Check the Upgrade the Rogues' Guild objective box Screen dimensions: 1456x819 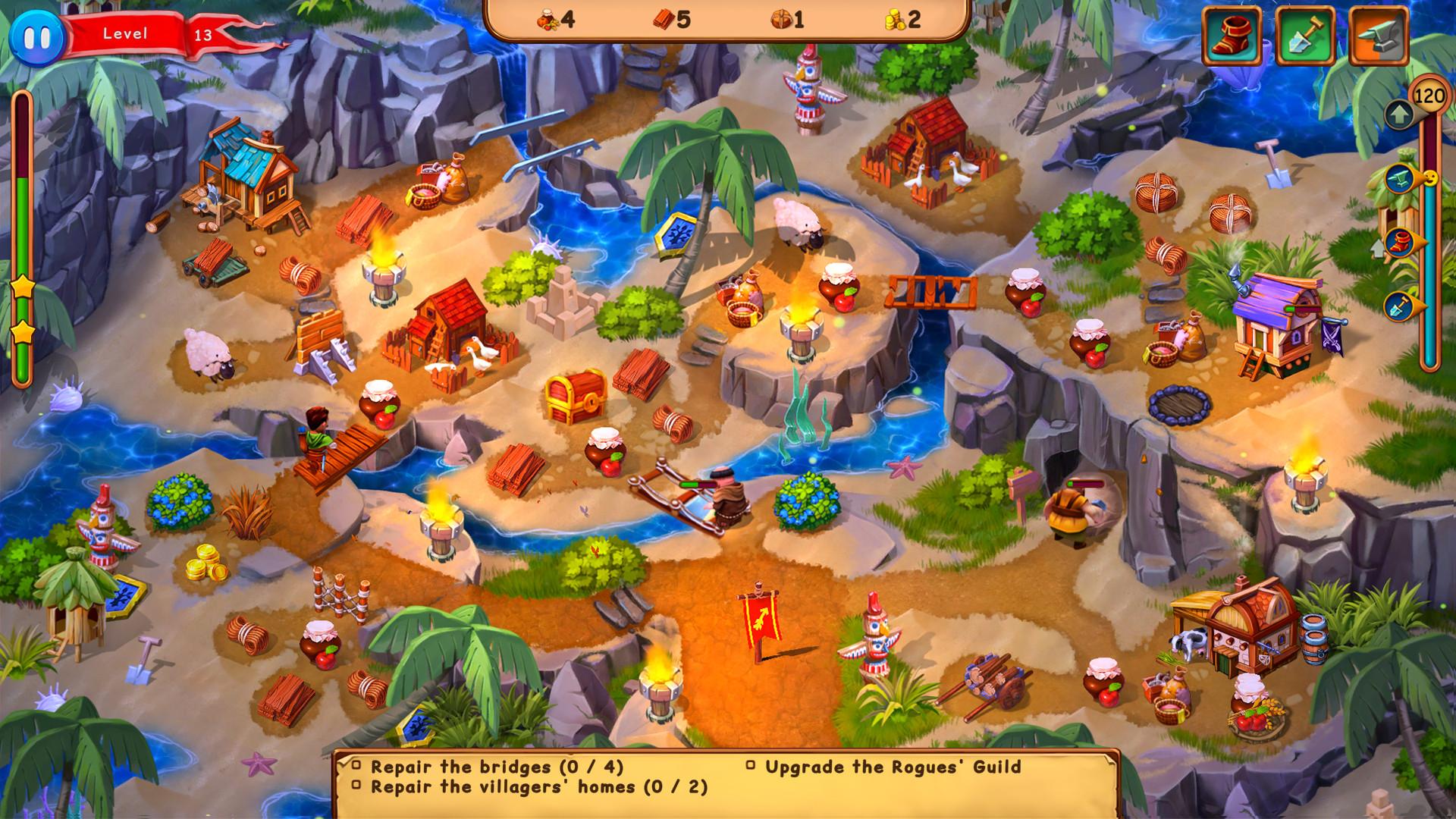tap(751, 767)
